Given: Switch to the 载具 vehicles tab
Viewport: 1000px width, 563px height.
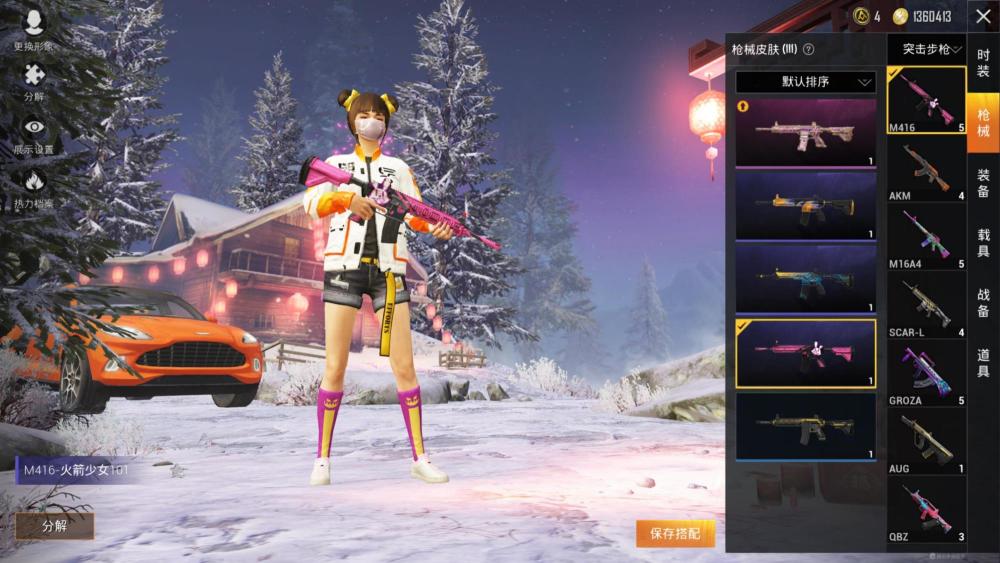Looking at the screenshot, I should click(x=983, y=243).
